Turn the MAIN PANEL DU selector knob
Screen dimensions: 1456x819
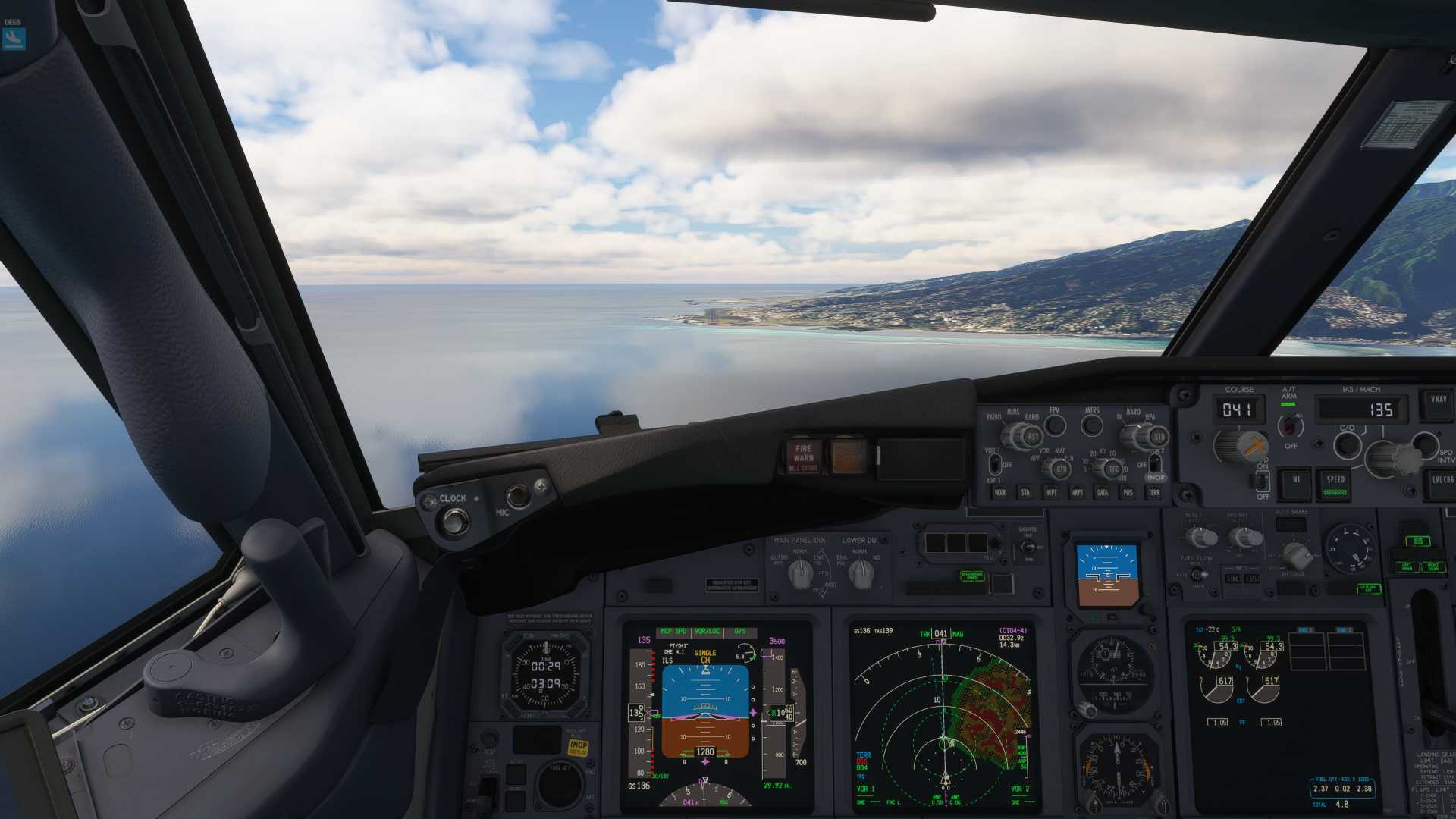[x=801, y=575]
